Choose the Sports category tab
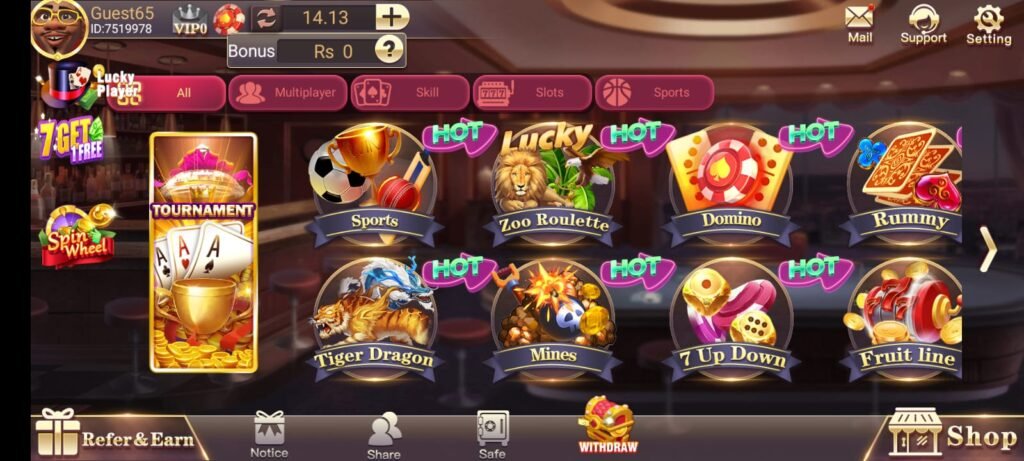The image size is (1024, 461). (655, 93)
